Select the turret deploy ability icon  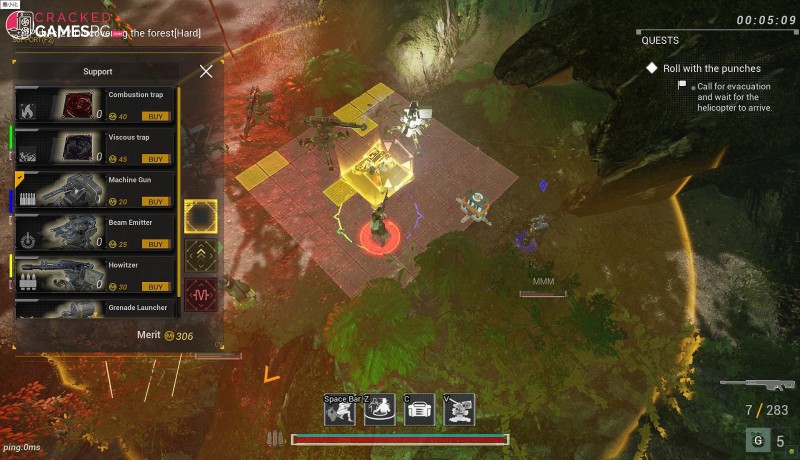[x=459, y=411]
